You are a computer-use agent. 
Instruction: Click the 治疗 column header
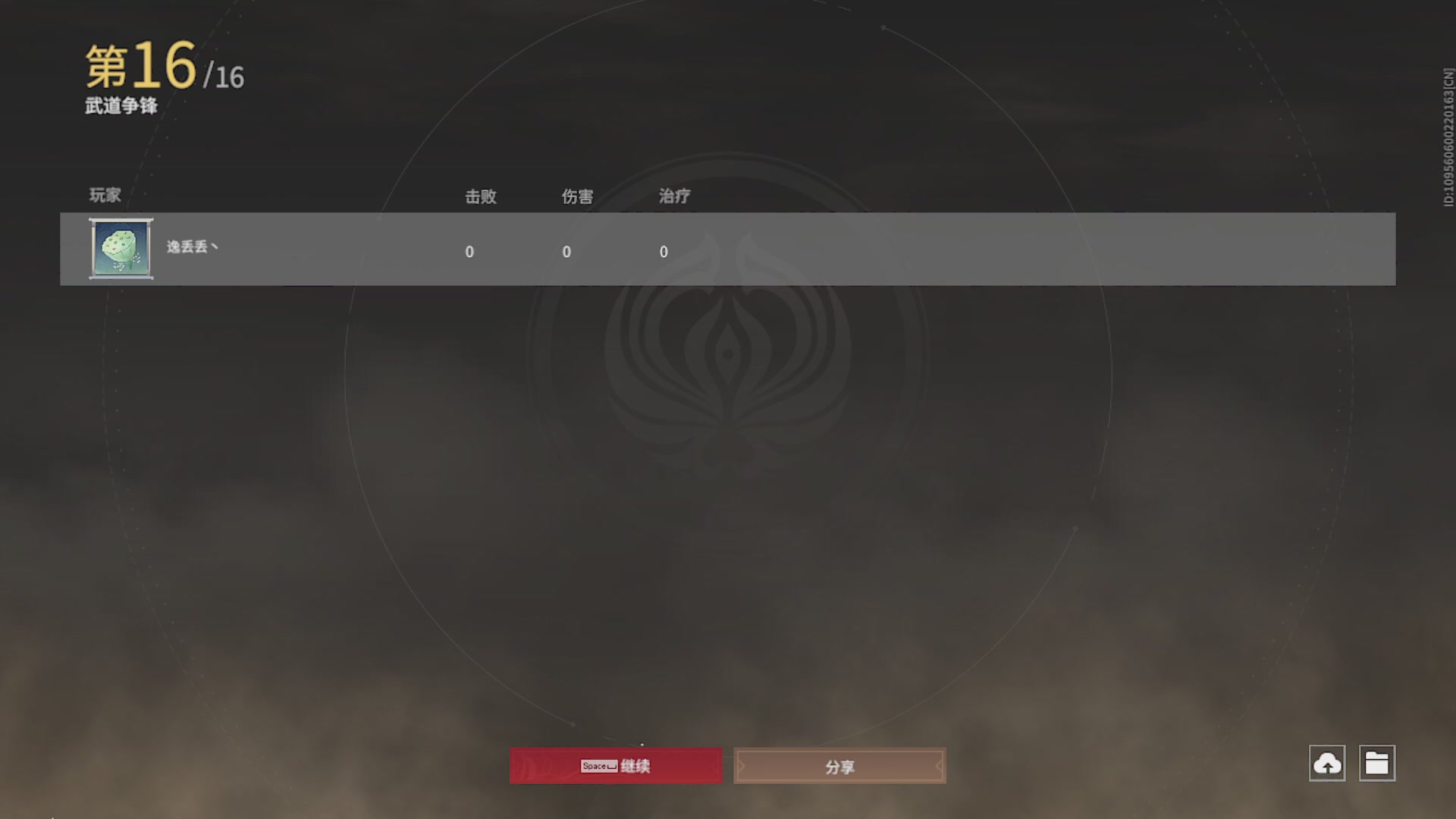tap(674, 196)
